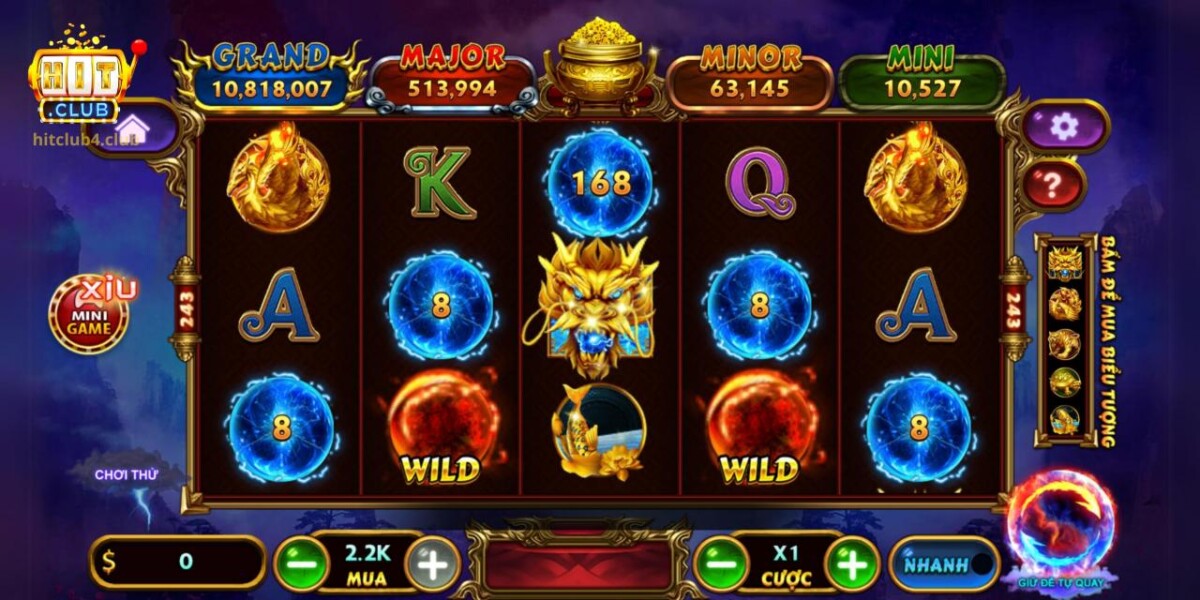The height and width of the screenshot is (600, 1200).
Task: Open the settings gear menu
Action: pyautogui.click(x=1065, y=126)
